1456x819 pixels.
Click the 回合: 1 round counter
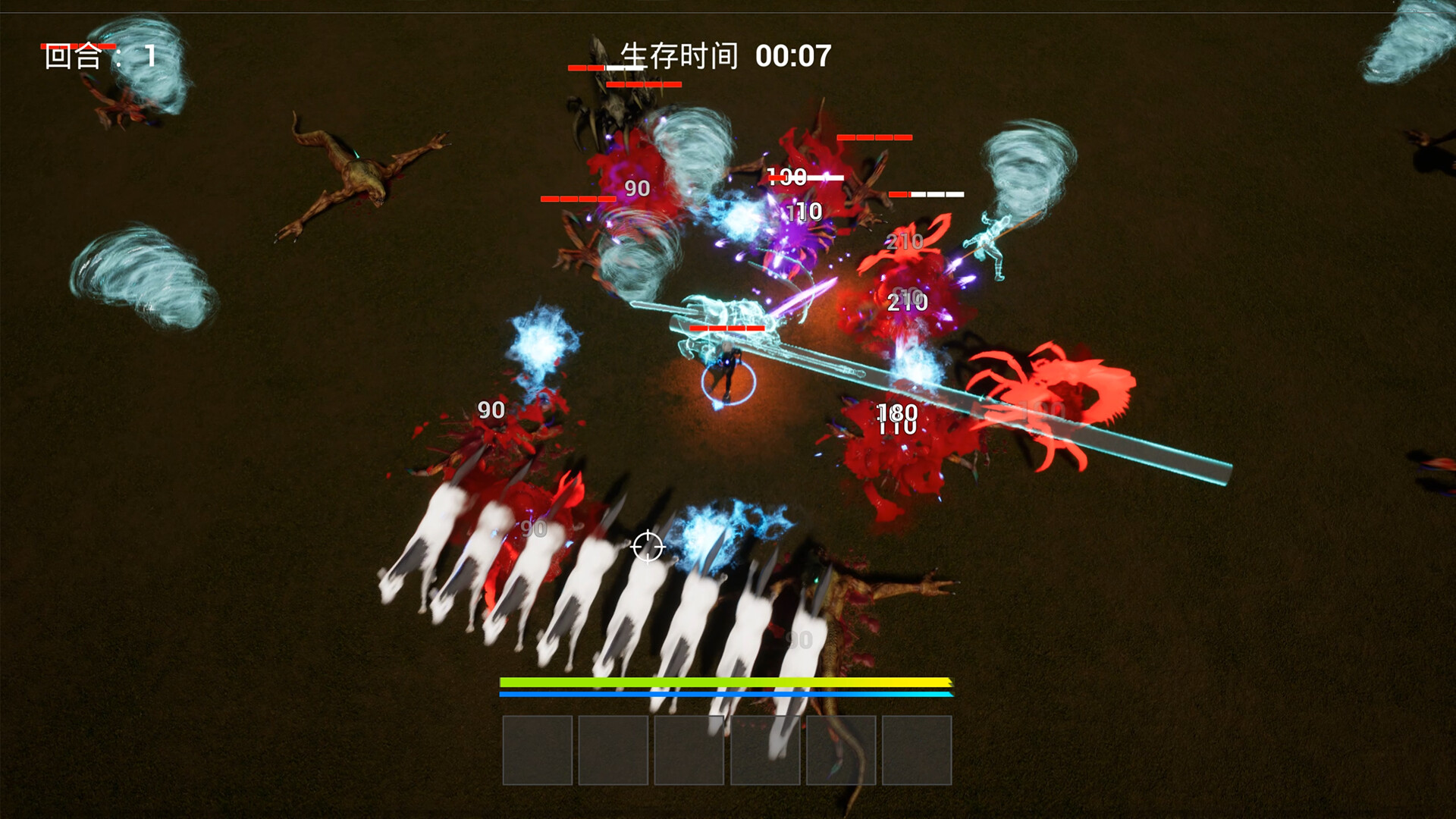pyautogui.click(x=93, y=55)
